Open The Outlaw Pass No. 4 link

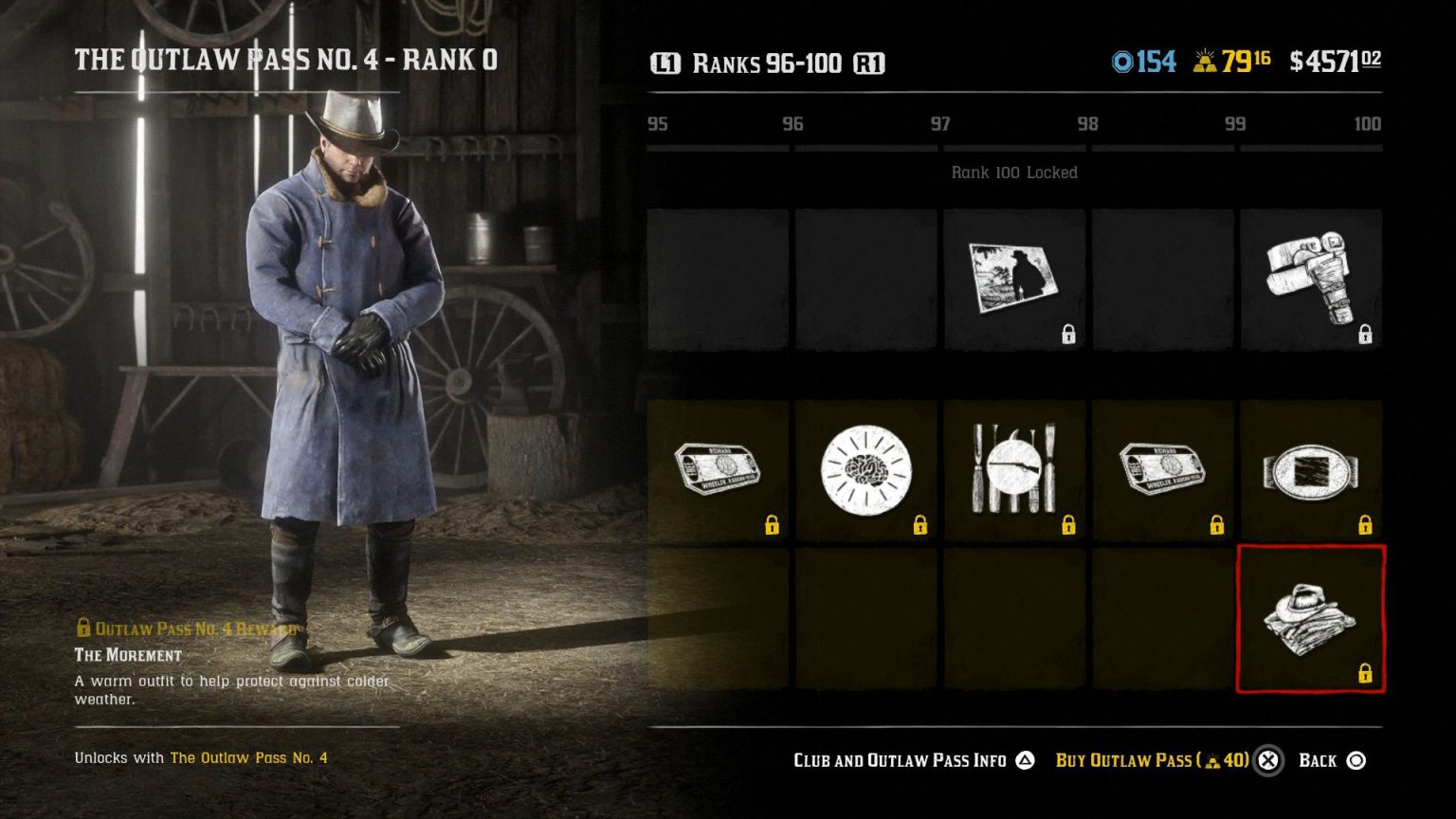pos(247,758)
